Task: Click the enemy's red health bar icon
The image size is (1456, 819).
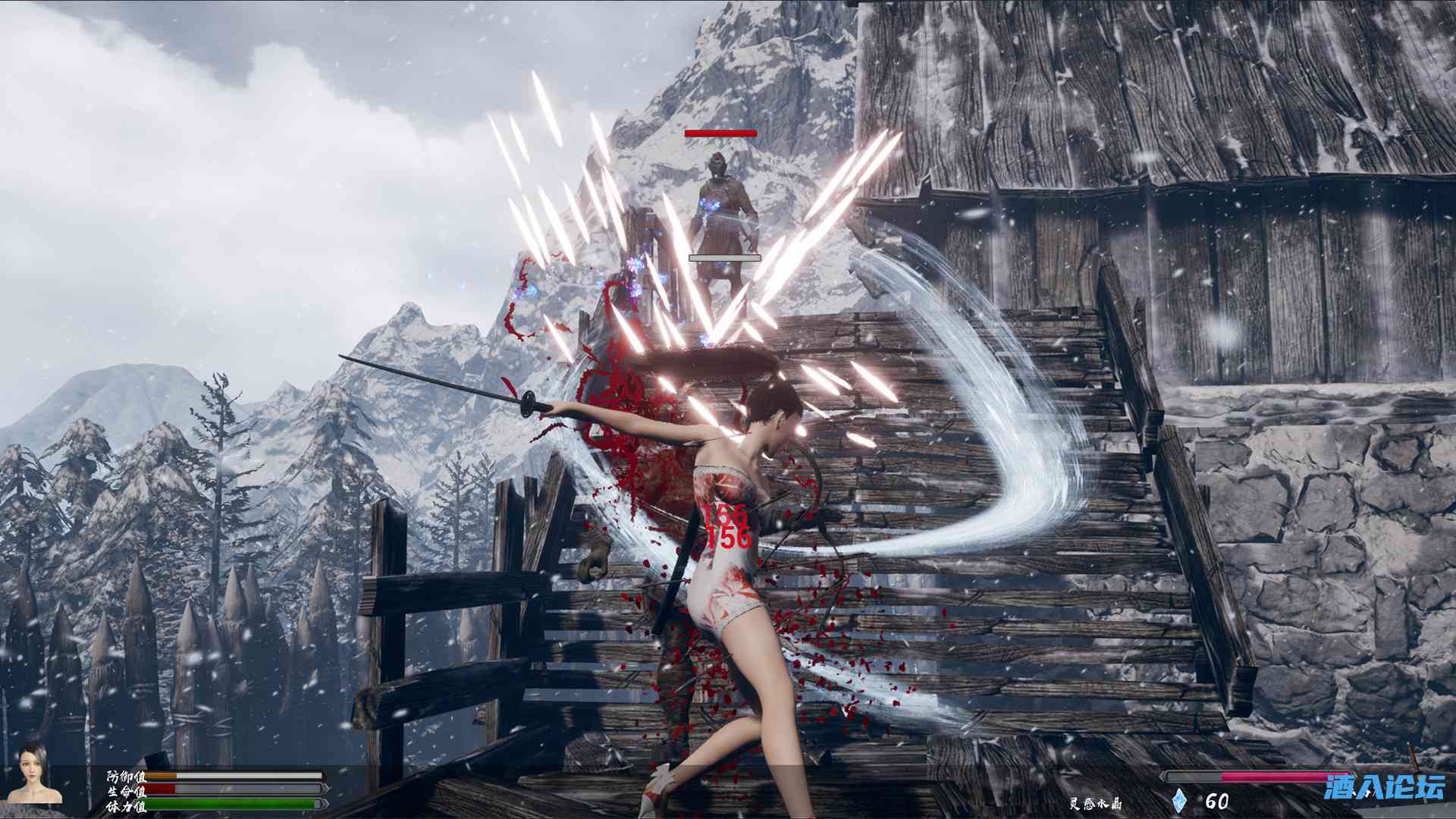Action: (719, 133)
